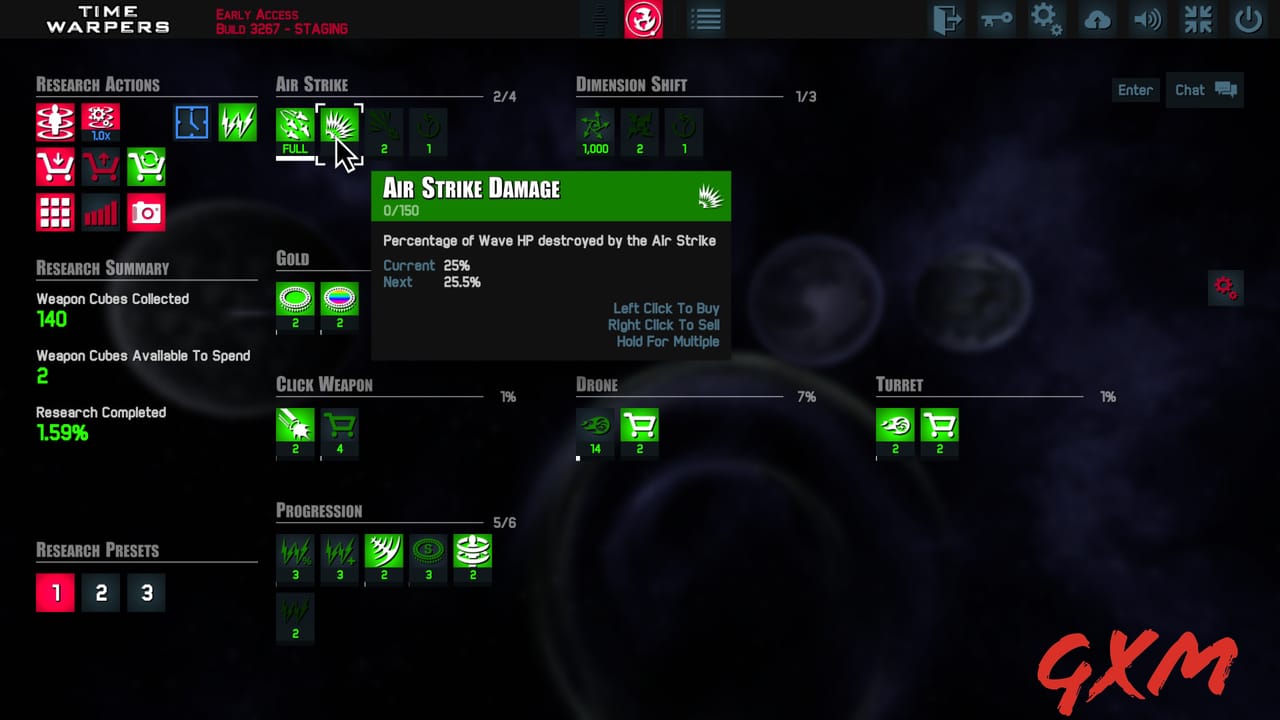Take a screenshot with the camera icon
1280x720 pixels.
click(x=146, y=212)
